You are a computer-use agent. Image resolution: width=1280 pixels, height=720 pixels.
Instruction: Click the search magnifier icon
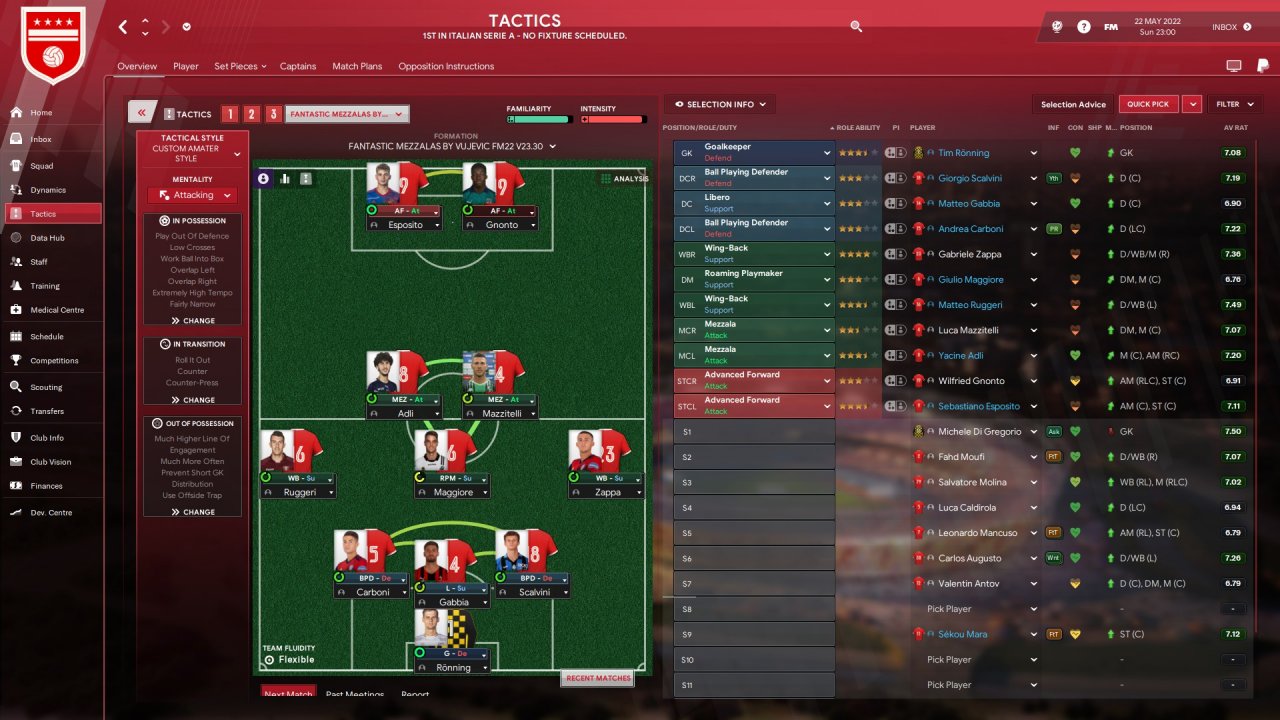pyautogui.click(x=856, y=27)
